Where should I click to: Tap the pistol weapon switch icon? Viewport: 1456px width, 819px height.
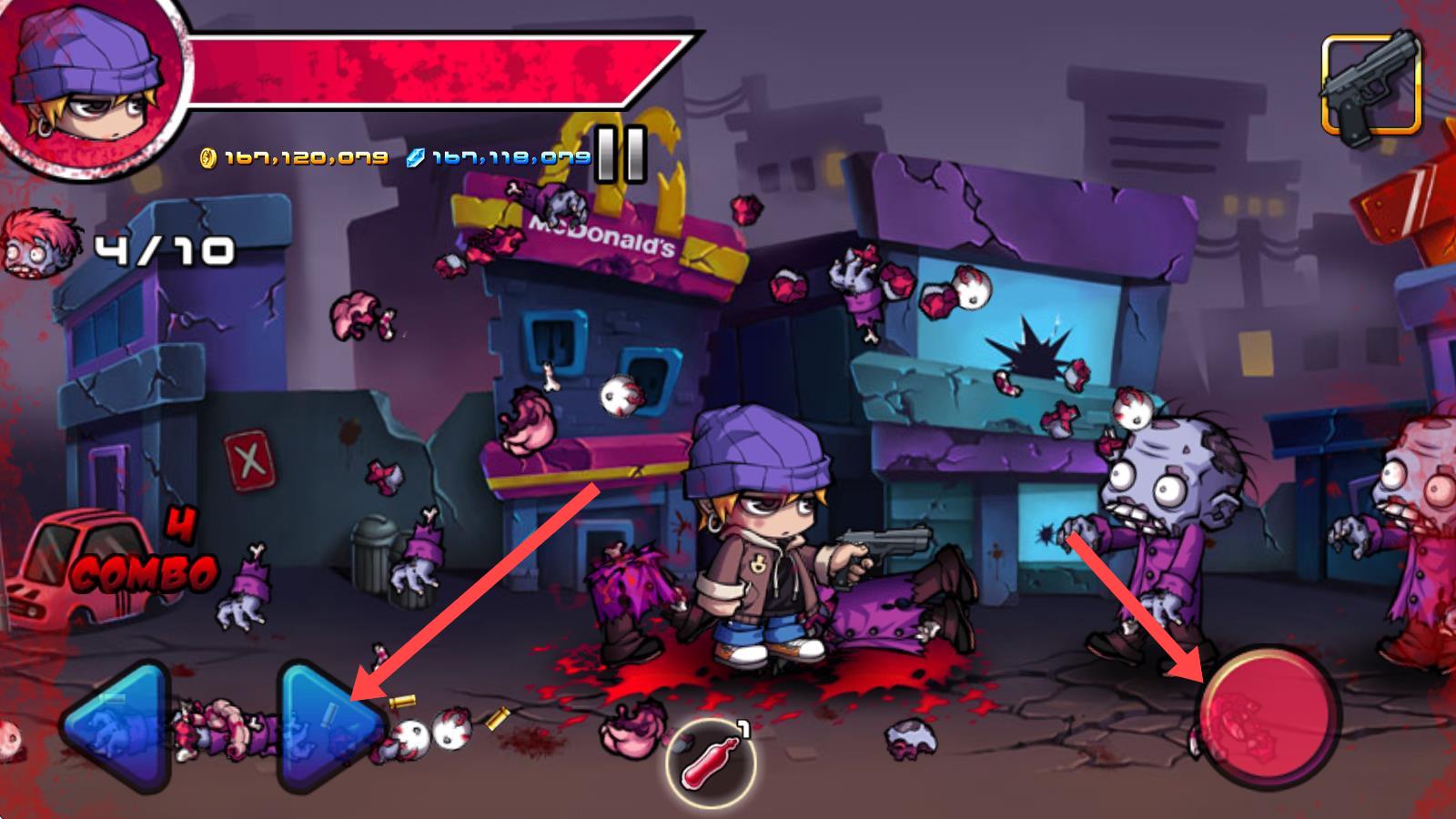tap(1371, 85)
